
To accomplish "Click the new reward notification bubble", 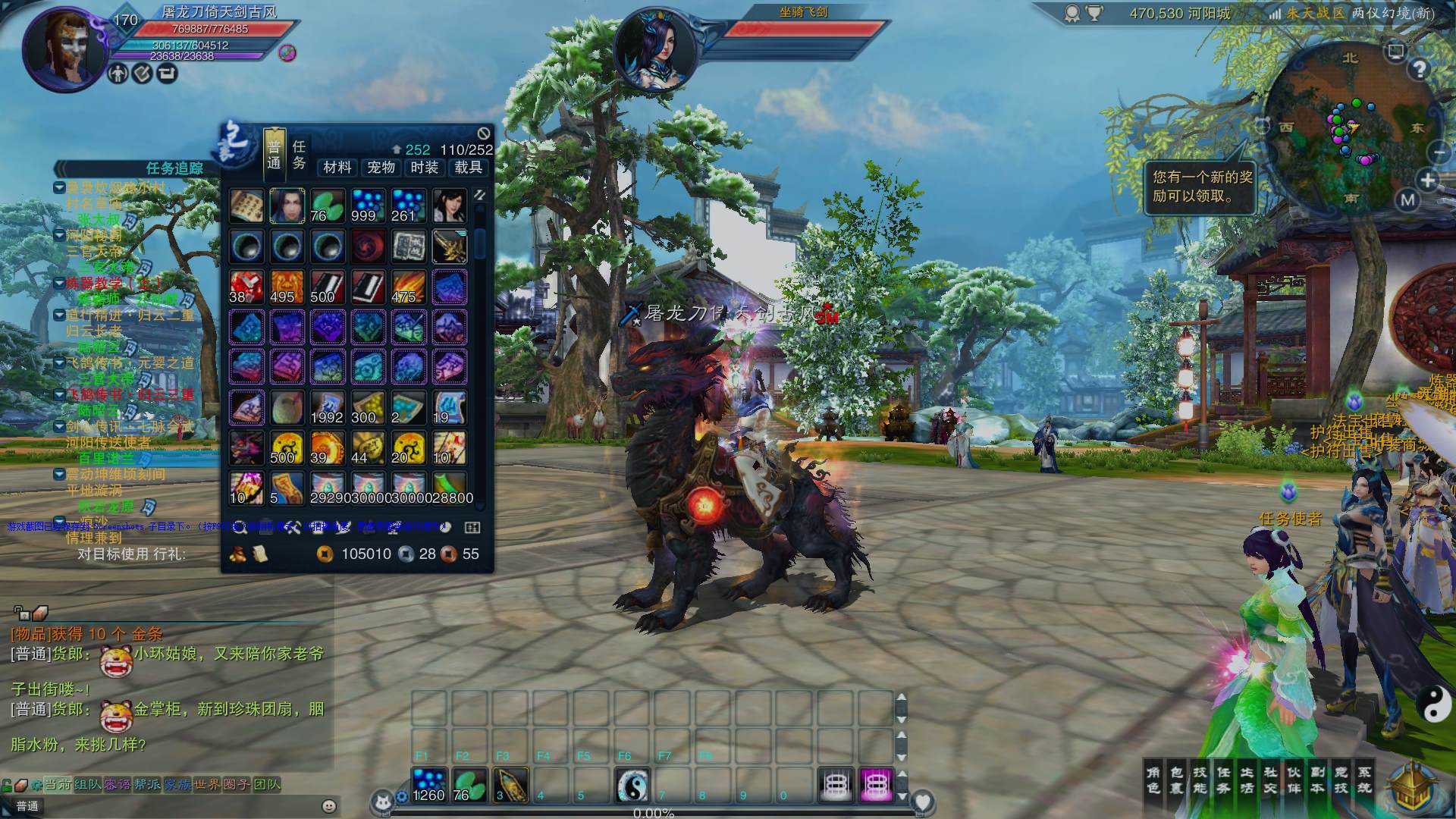I will coord(1202,187).
